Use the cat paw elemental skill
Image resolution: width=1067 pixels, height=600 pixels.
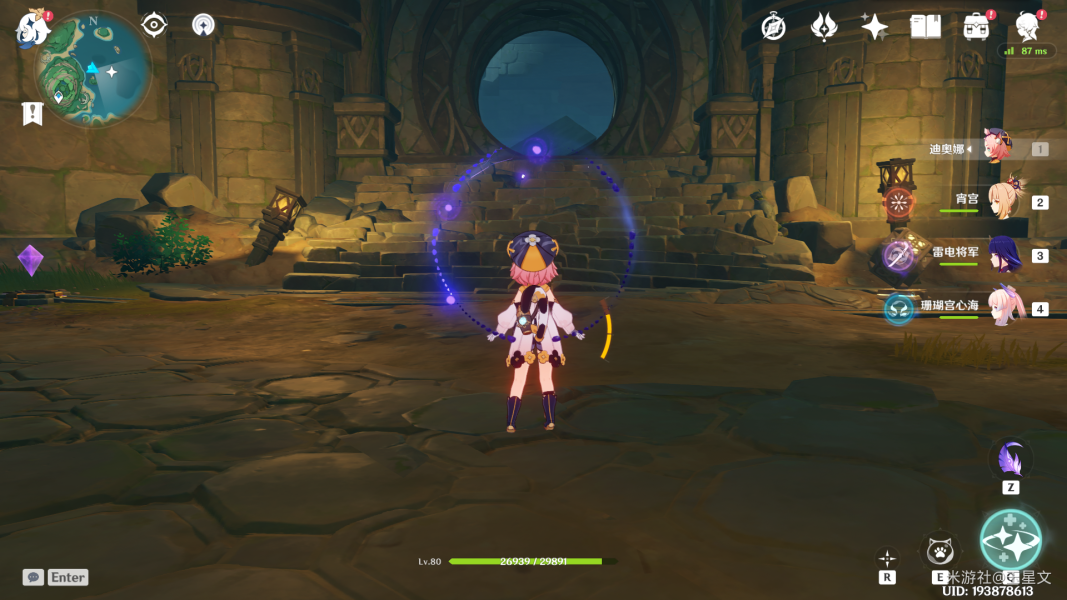coord(940,551)
